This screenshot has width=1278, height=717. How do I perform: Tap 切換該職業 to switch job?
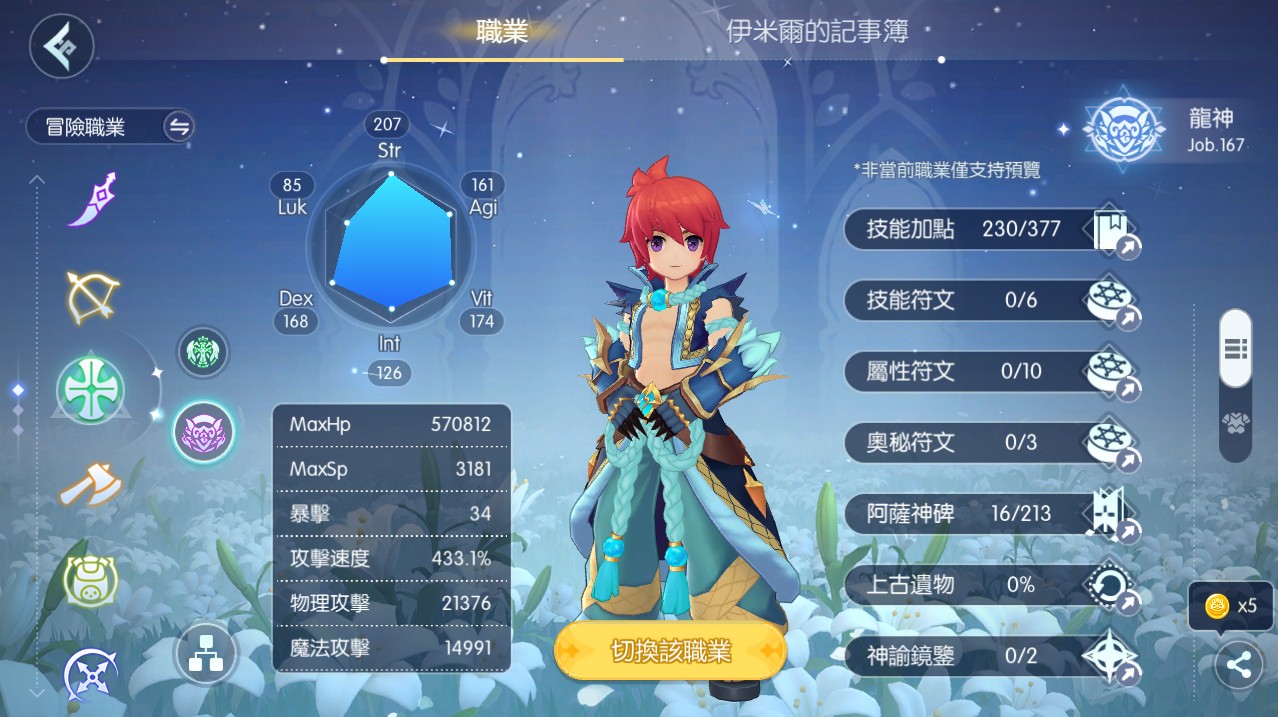coord(670,652)
